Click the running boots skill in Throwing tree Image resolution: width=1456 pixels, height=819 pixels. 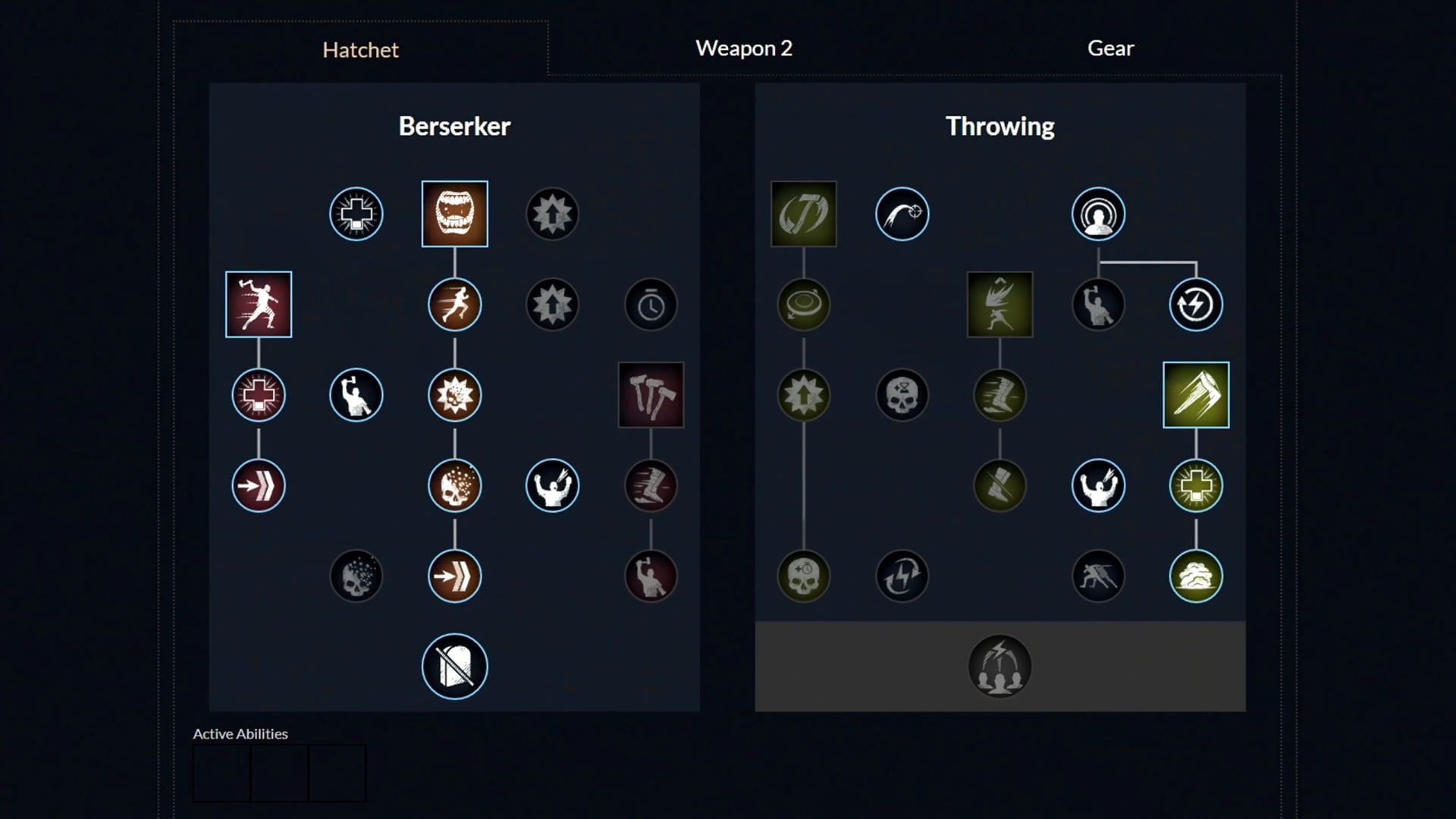pos(999,394)
